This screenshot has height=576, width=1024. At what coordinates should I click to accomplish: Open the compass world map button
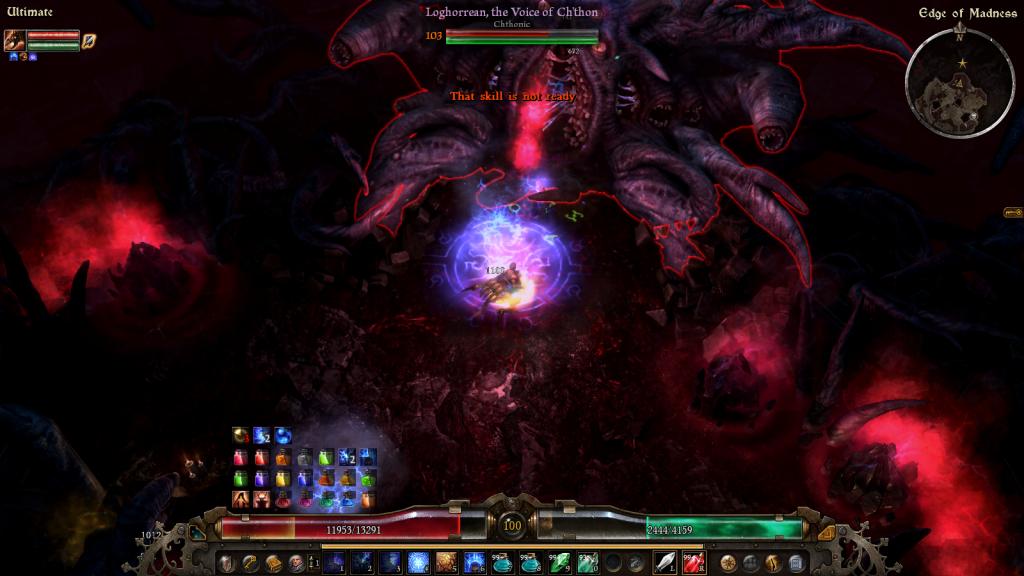coord(728,563)
